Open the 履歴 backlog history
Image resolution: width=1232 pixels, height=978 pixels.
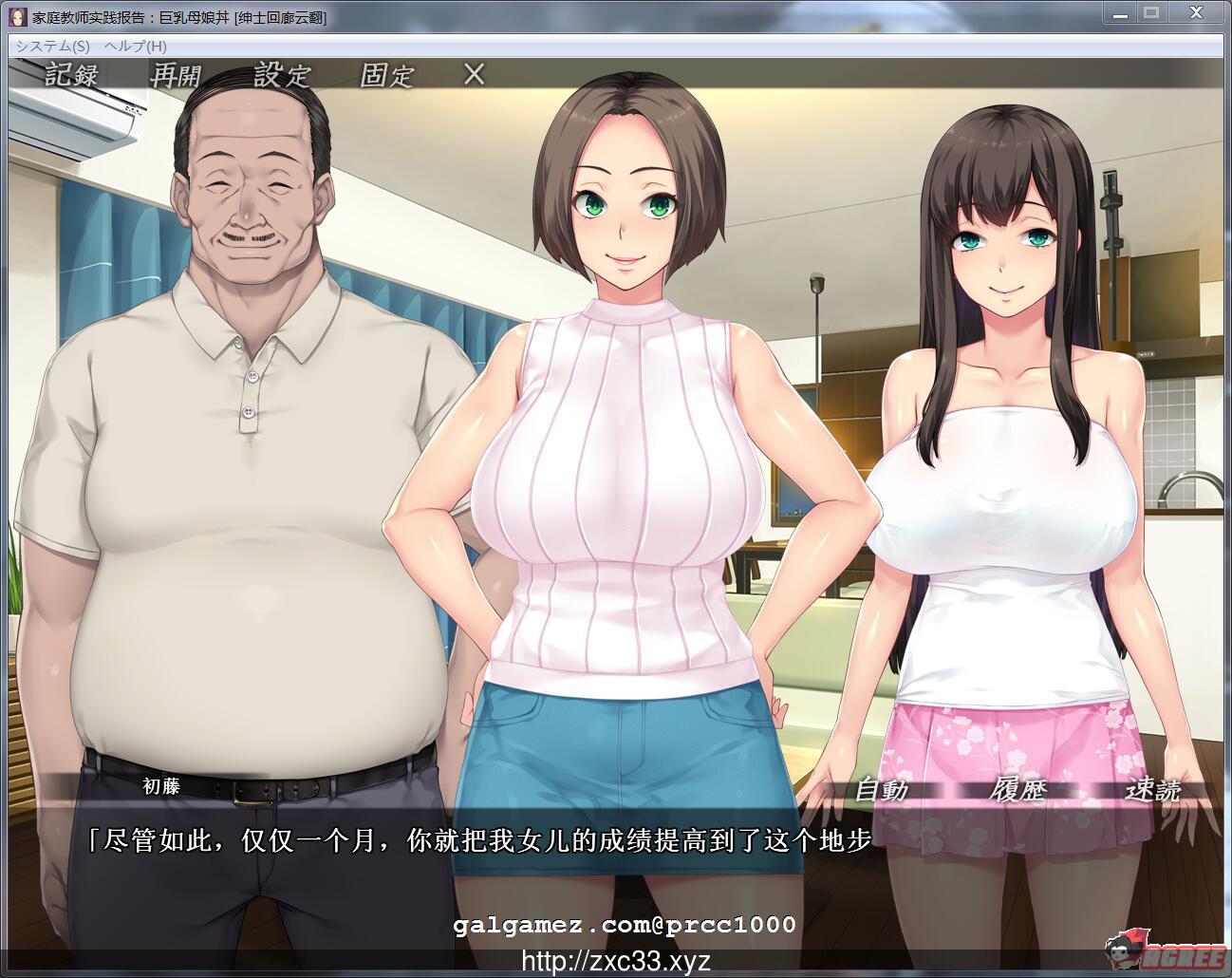pos(1018,791)
